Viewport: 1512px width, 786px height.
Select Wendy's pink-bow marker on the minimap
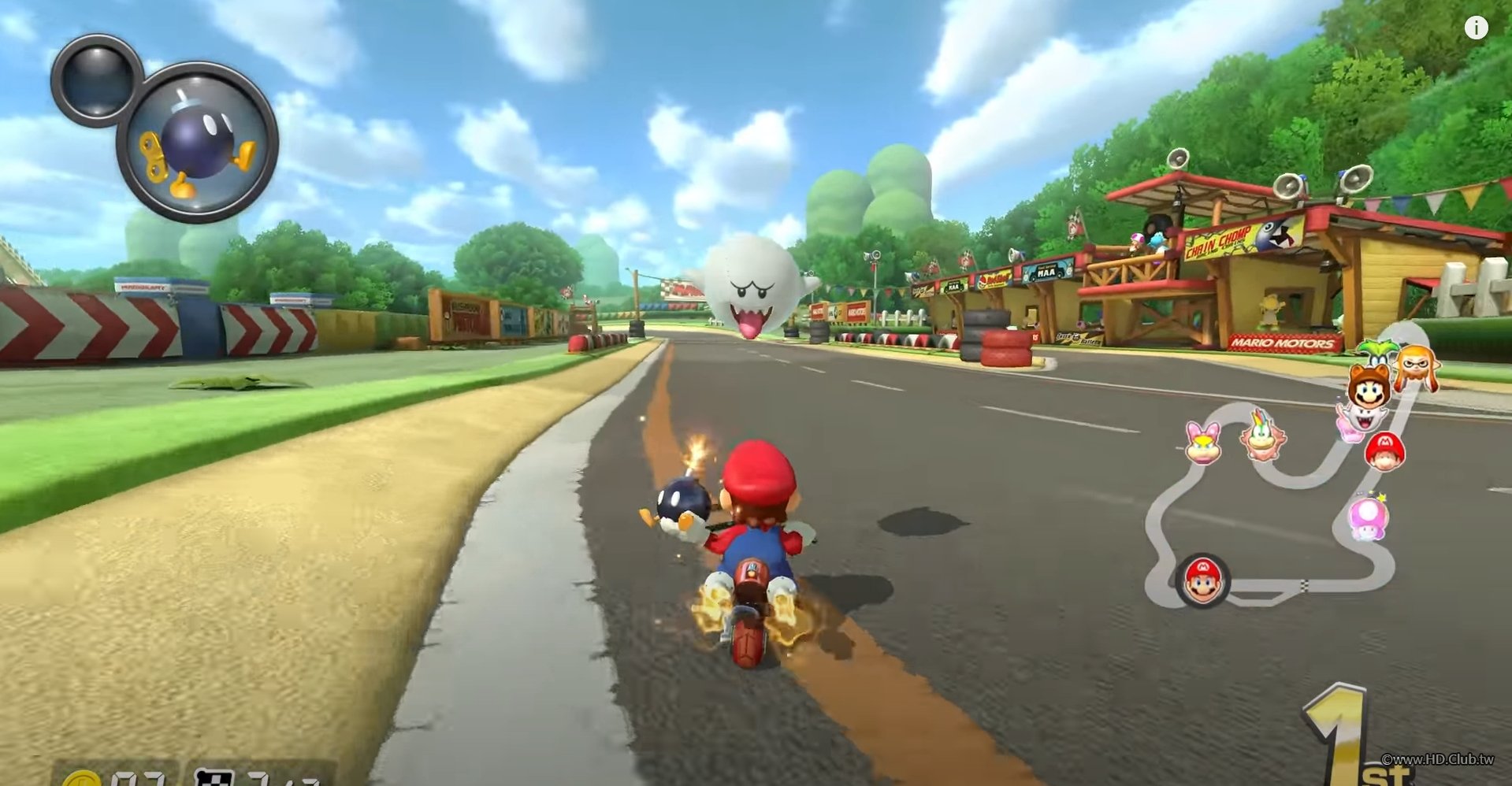pos(1203,442)
